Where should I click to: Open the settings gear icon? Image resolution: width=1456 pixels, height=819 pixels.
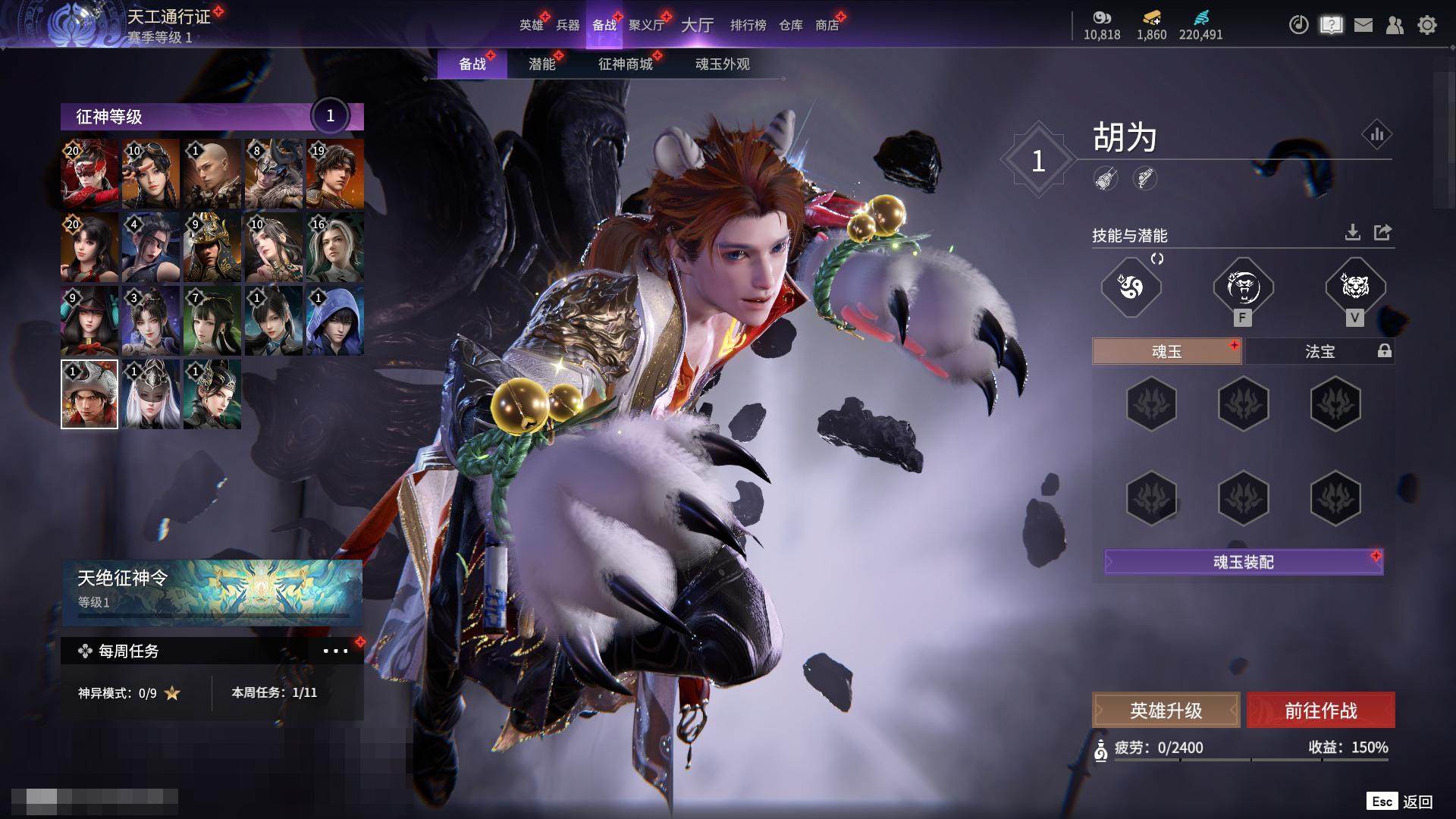[x=1426, y=25]
